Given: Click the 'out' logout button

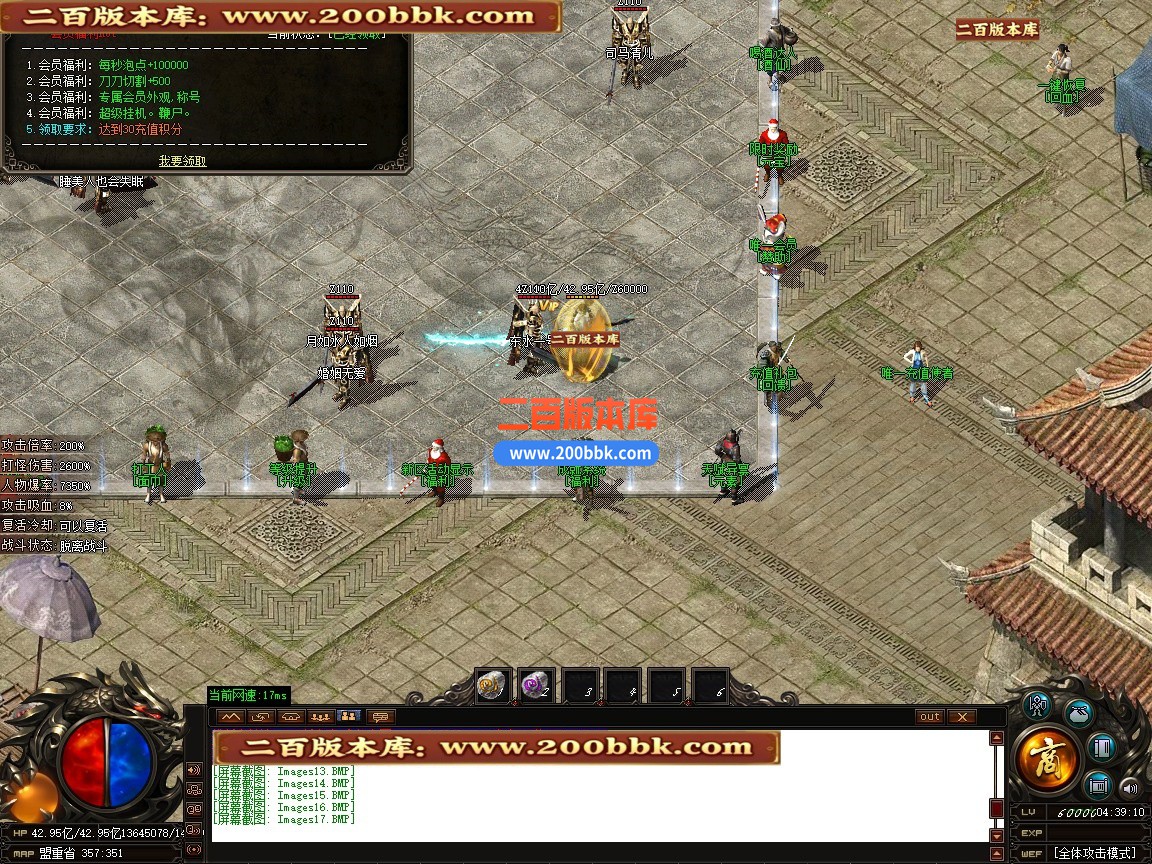Looking at the screenshot, I should 930,717.
